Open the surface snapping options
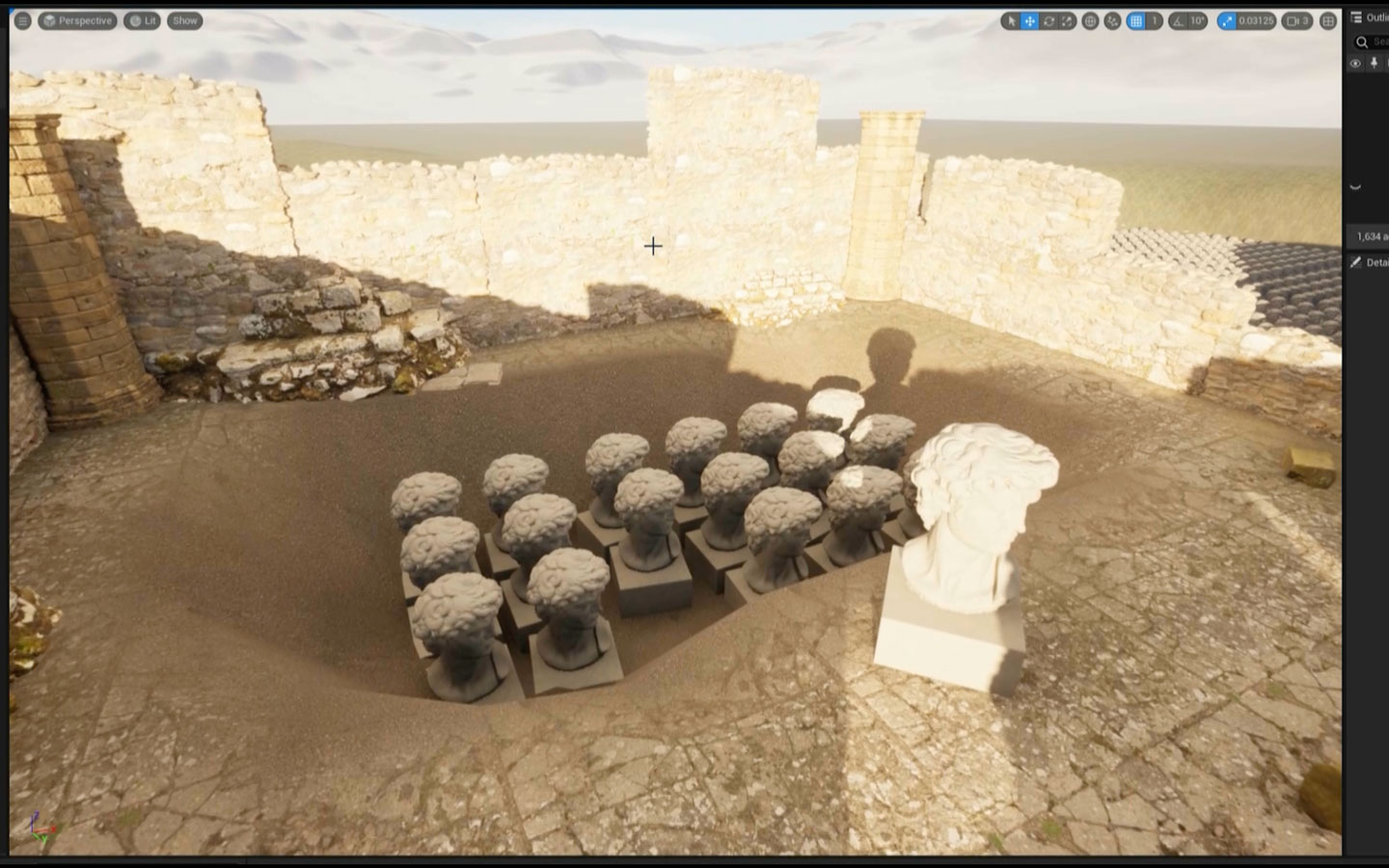Image resolution: width=1389 pixels, height=868 pixels. coord(1112,20)
